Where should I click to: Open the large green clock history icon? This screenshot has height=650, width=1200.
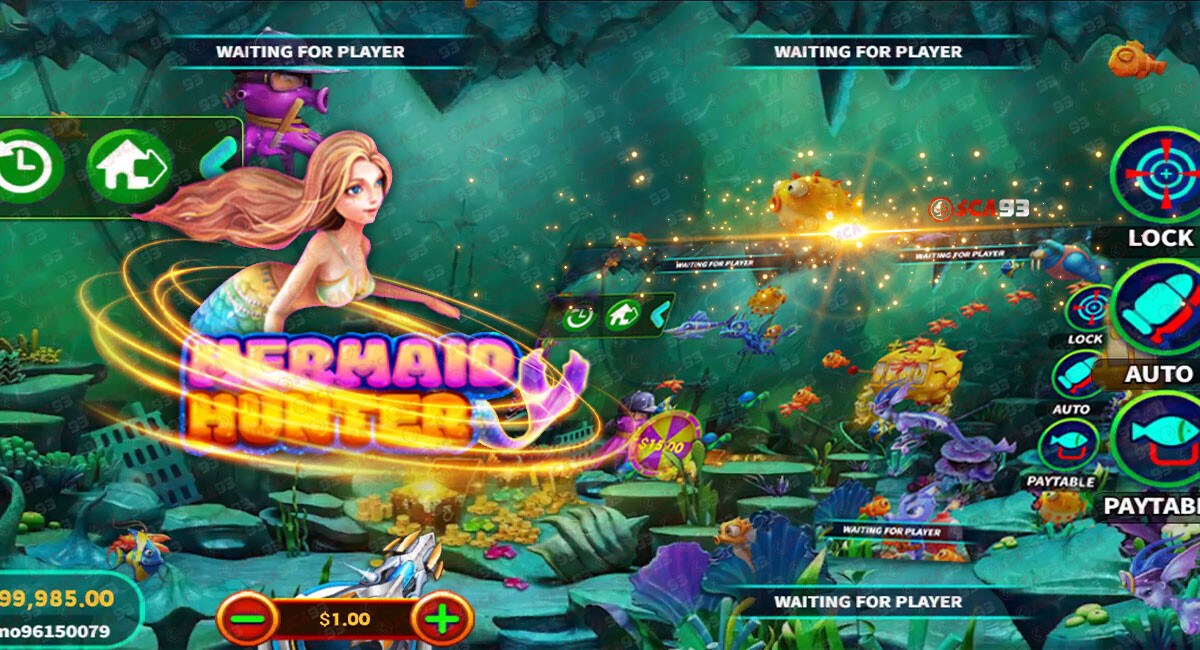point(27,166)
